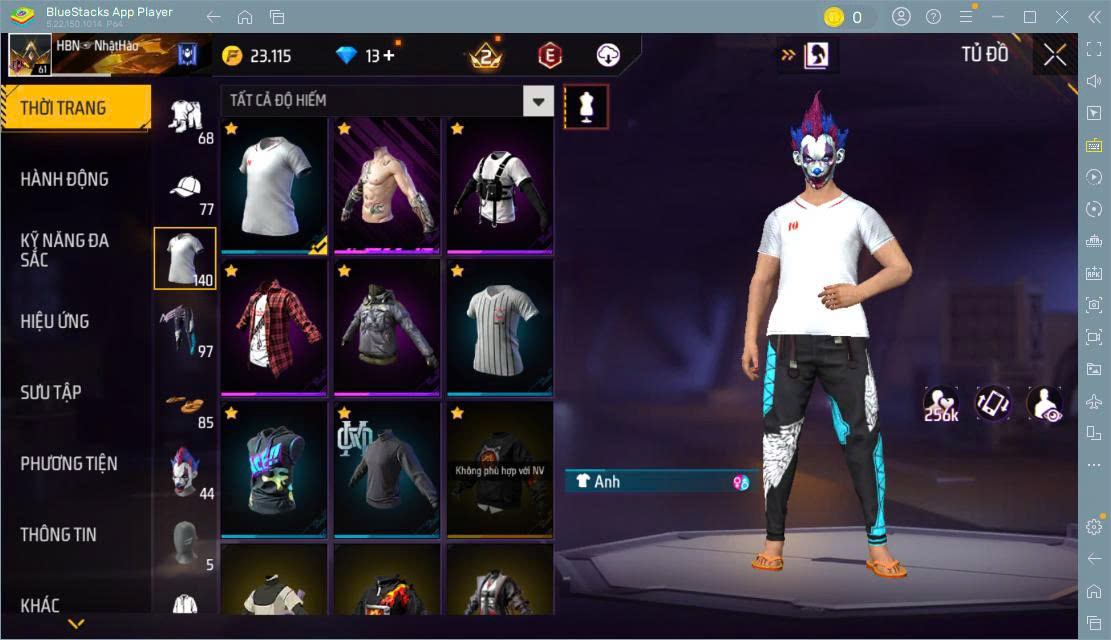Pick the white striped baseball jersey
This screenshot has width=1111, height=640.
[x=500, y=327]
